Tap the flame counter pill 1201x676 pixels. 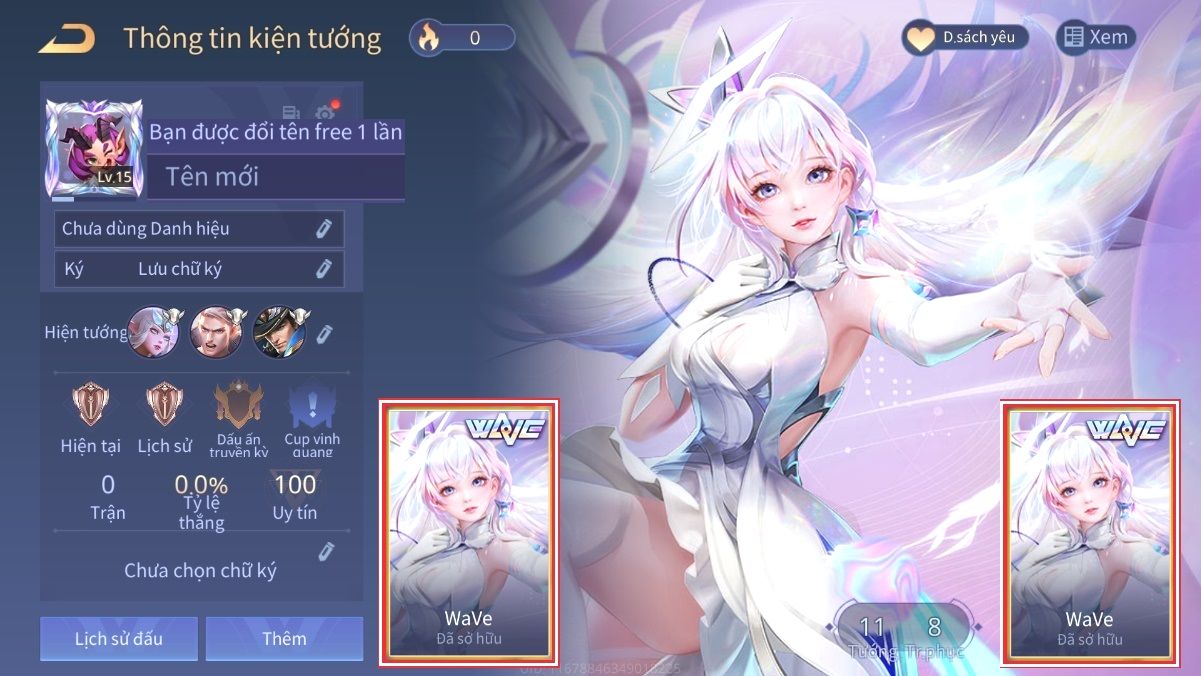(462, 38)
